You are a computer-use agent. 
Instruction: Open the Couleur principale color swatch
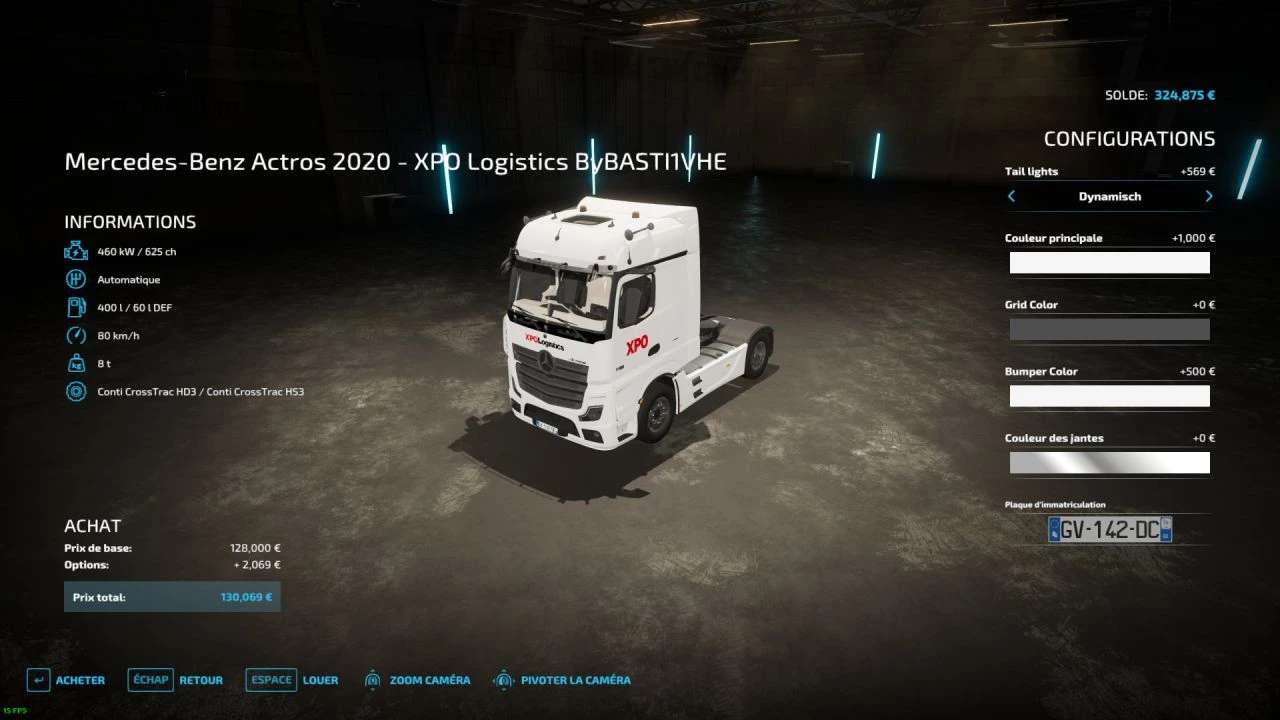tap(1109, 263)
